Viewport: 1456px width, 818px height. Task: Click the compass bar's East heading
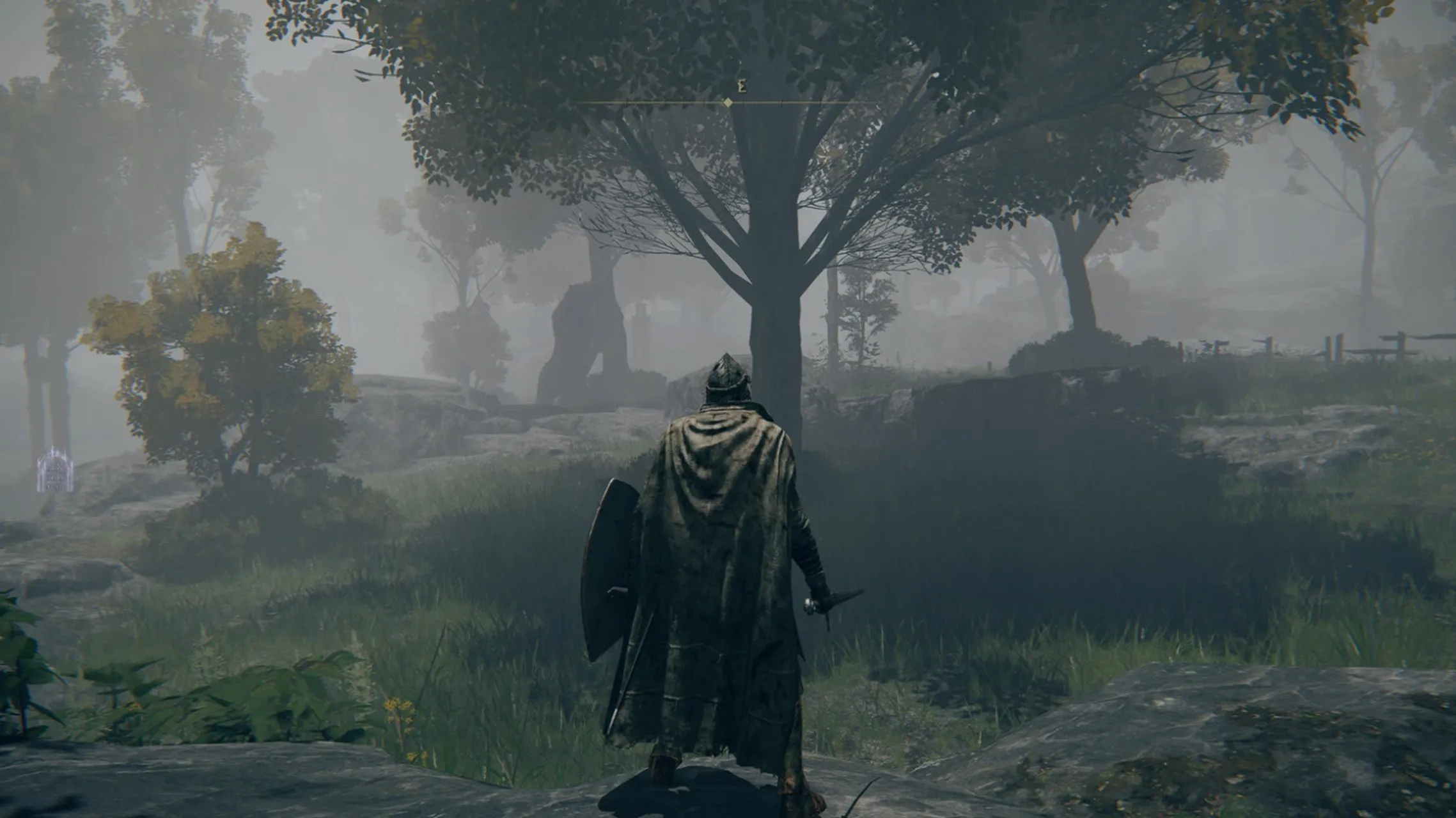pos(742,88)
